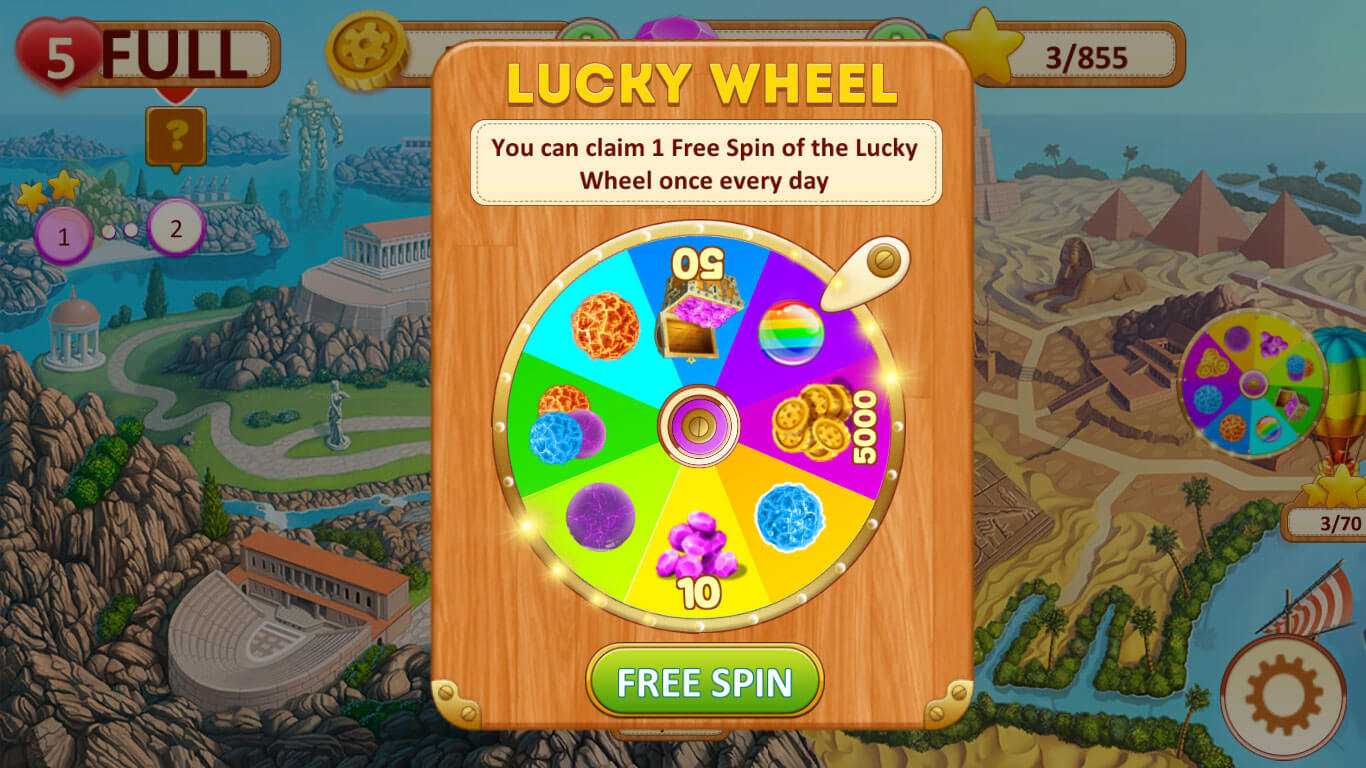Click the wheel's center hub

point(697,427)
